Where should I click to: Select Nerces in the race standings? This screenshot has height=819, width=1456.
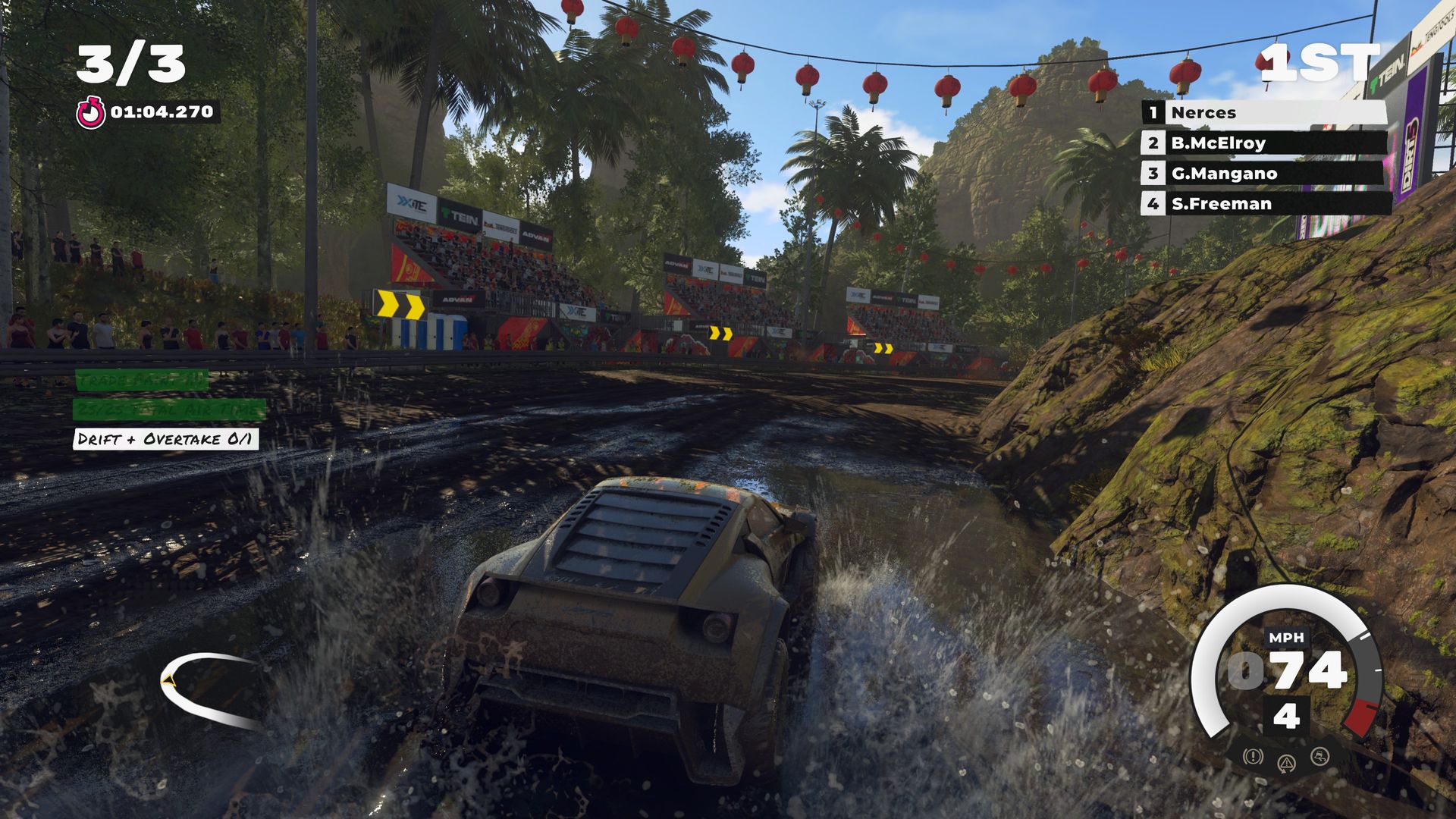click(x=1265, y=113)
